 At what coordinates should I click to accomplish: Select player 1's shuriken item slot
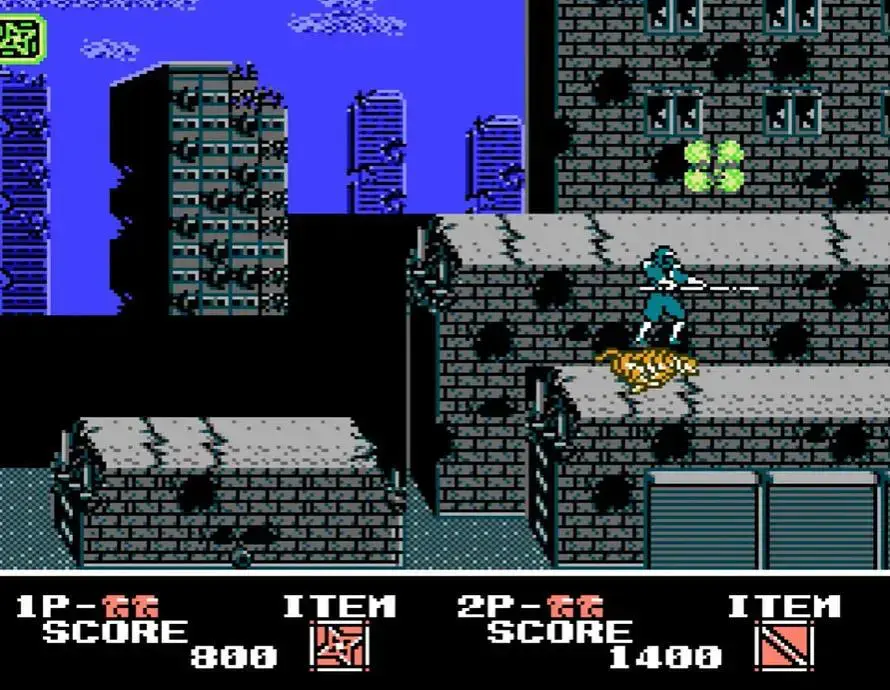(340, 646)
